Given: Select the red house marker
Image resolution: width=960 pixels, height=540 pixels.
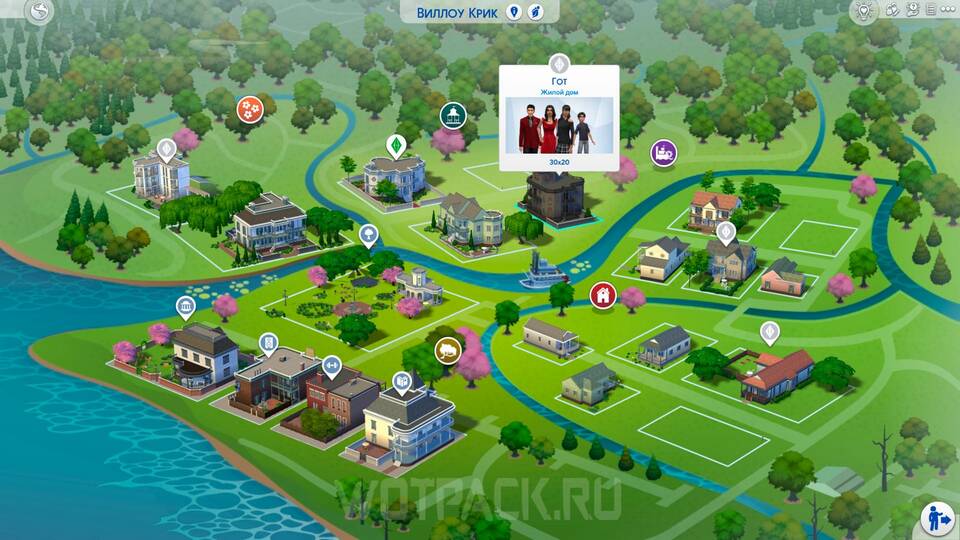Looking at the screenshot, I should tap(602, 294).
